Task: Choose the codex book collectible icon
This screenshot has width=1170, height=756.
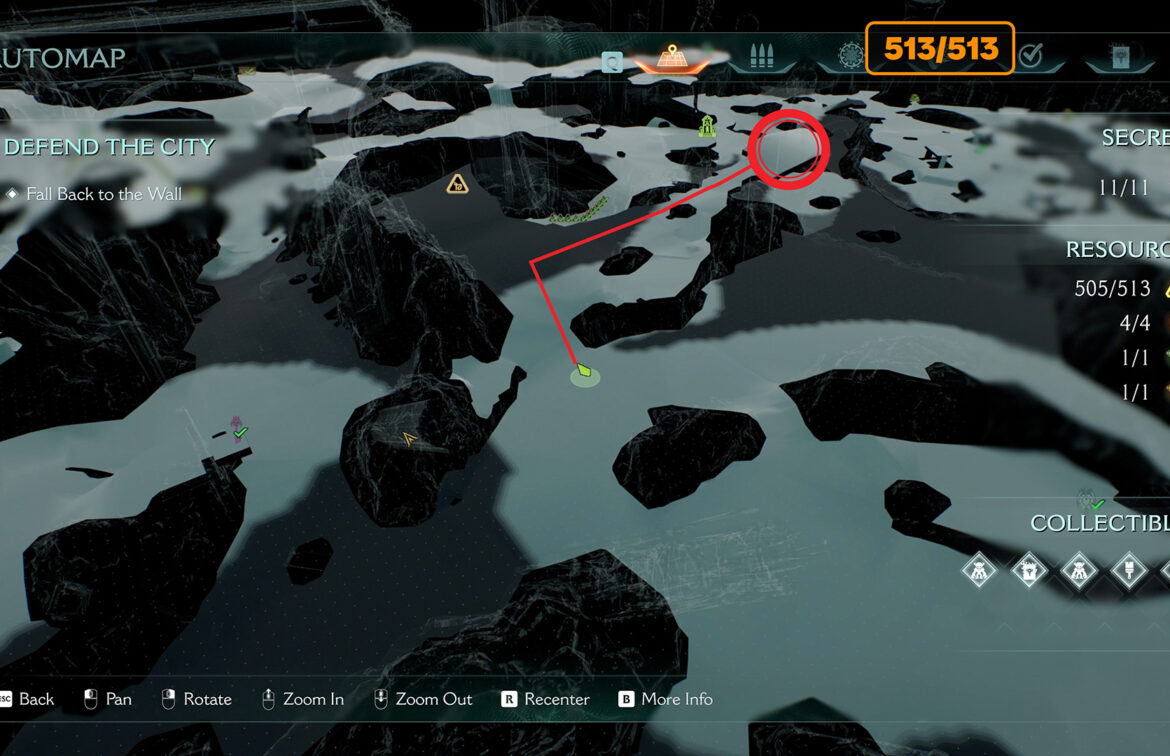Action: coord(1028,572)
